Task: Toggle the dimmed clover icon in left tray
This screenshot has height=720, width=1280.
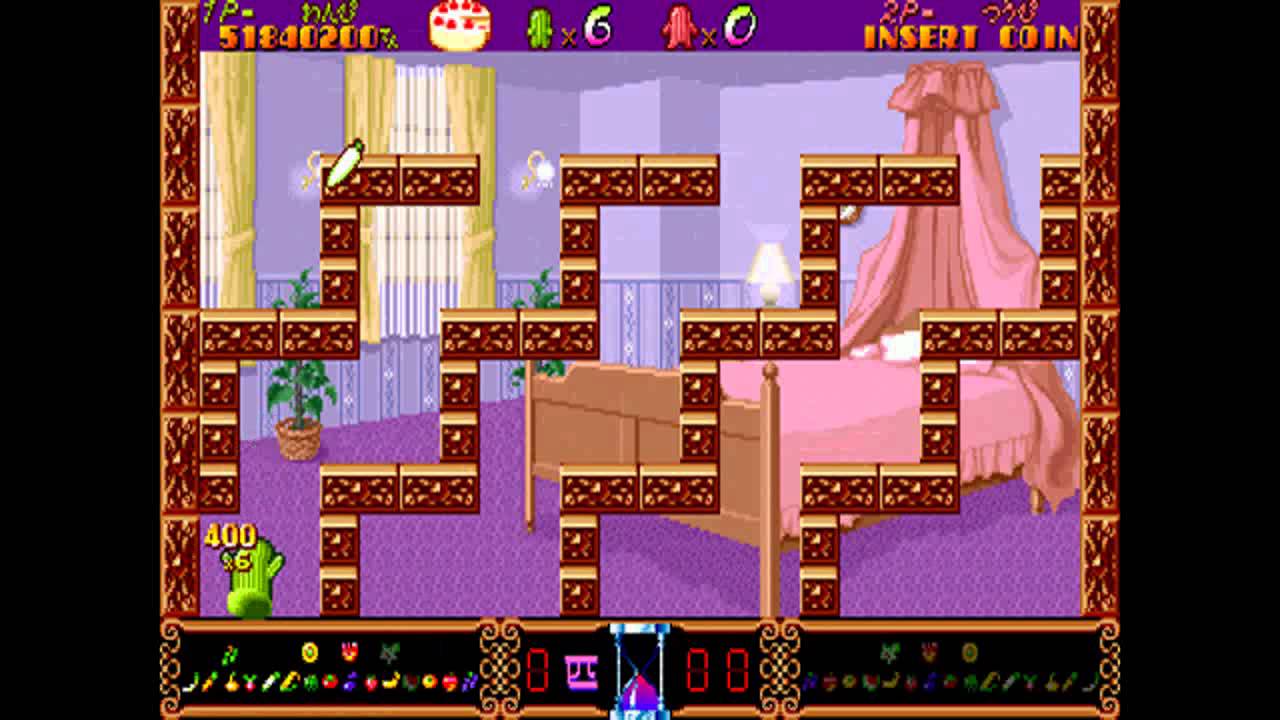Action: click(x=390, y=652)
